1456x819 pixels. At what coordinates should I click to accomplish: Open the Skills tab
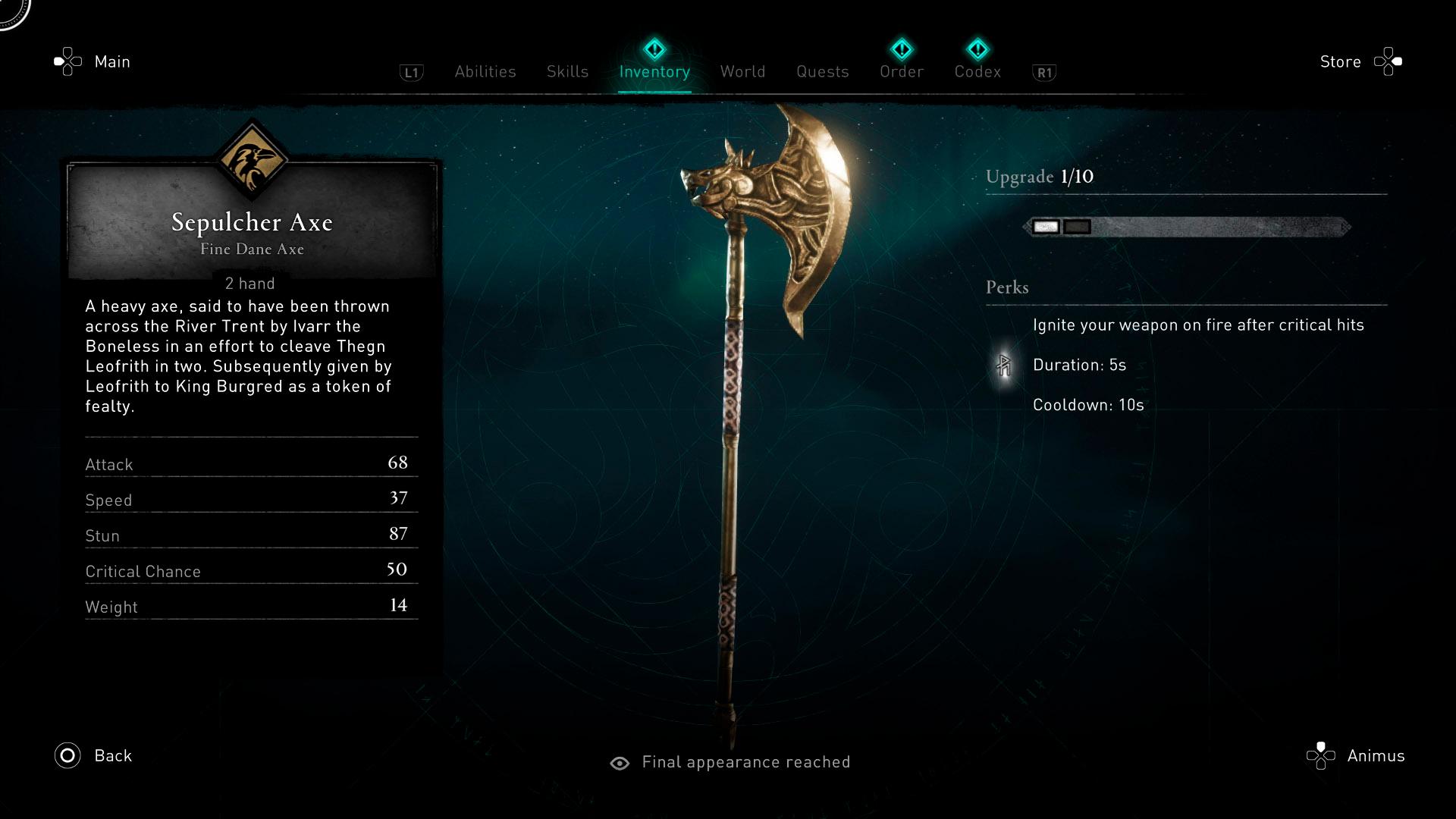point(567,71)
